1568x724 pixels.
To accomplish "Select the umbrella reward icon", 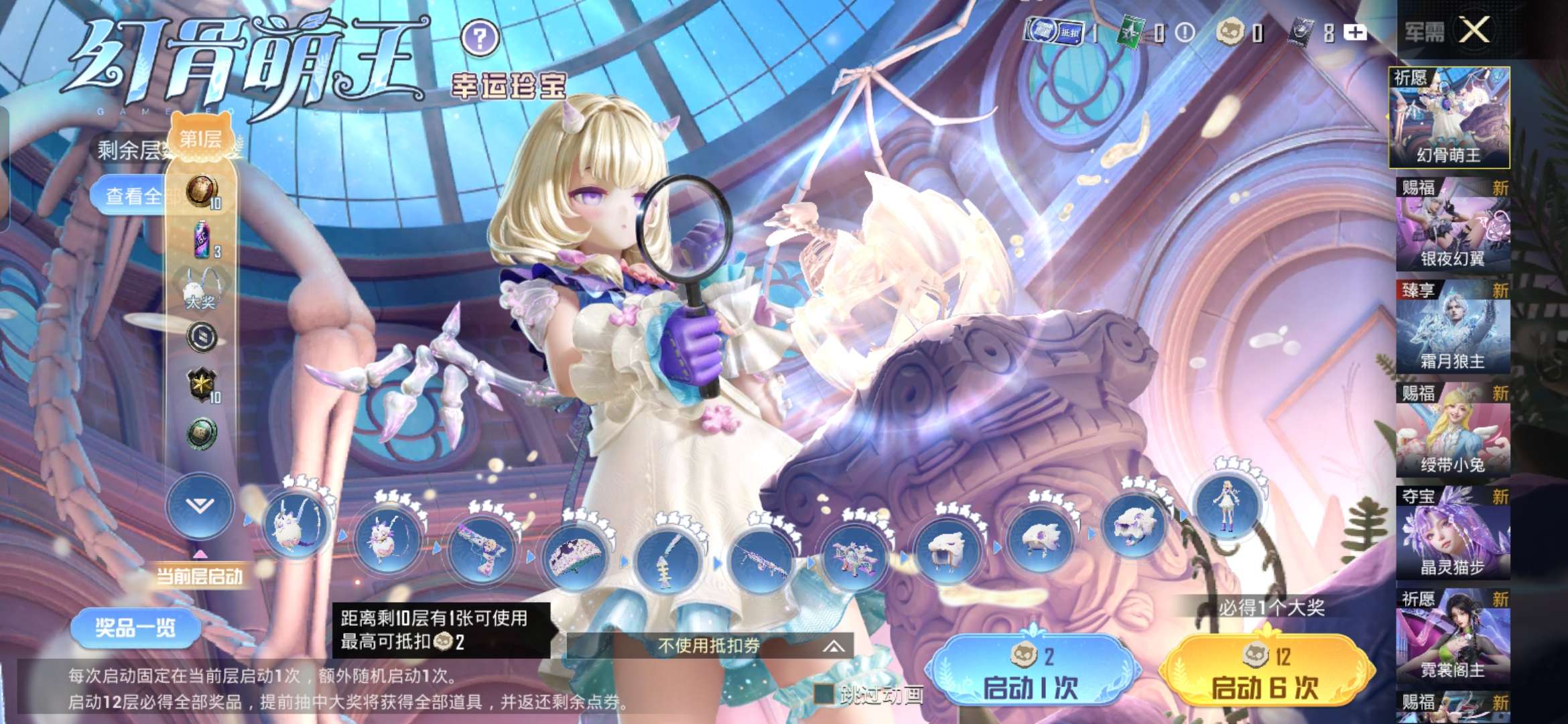I will point(575,556).
